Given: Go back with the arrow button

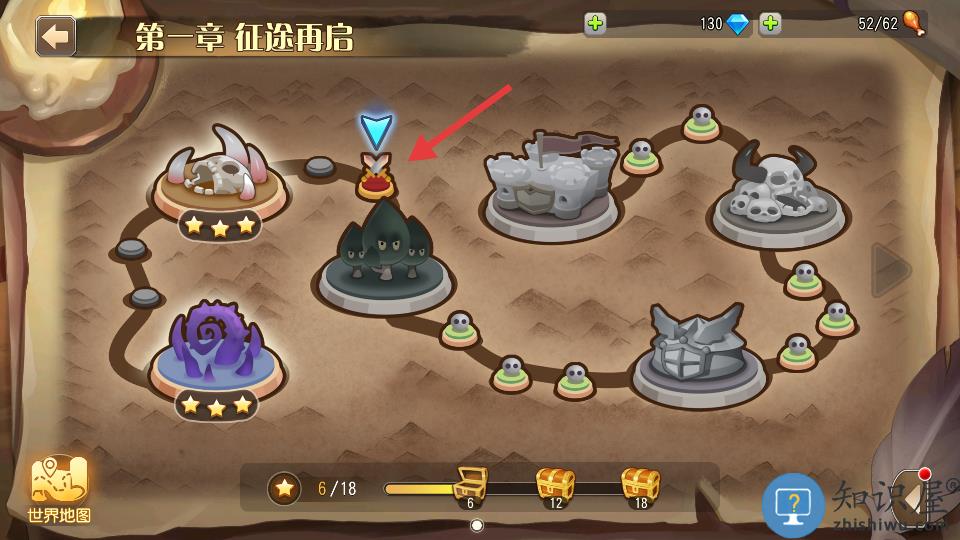Looking at the screenshot, I should (x=56, y=36).
